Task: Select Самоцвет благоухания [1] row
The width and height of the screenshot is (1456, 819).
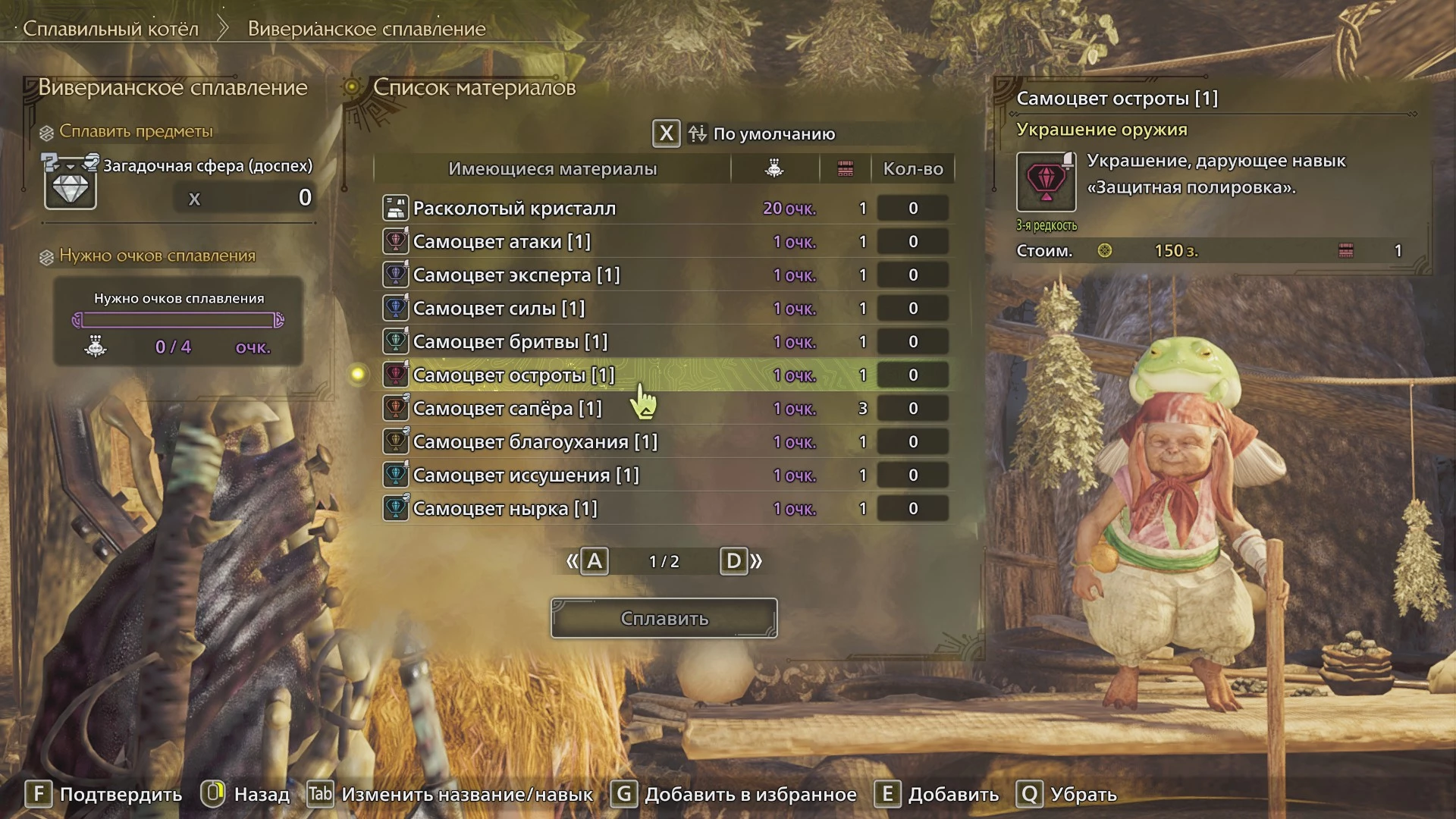Action: 535,442
